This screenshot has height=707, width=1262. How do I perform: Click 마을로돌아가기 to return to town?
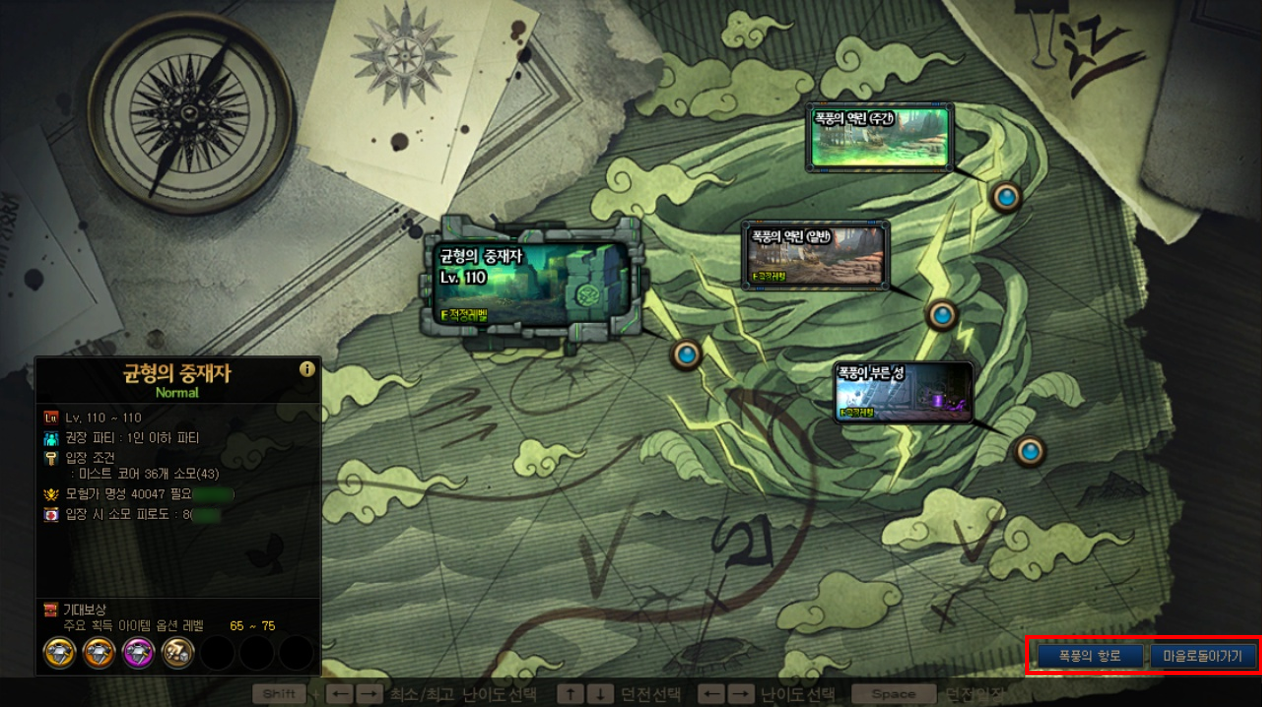1203,656
